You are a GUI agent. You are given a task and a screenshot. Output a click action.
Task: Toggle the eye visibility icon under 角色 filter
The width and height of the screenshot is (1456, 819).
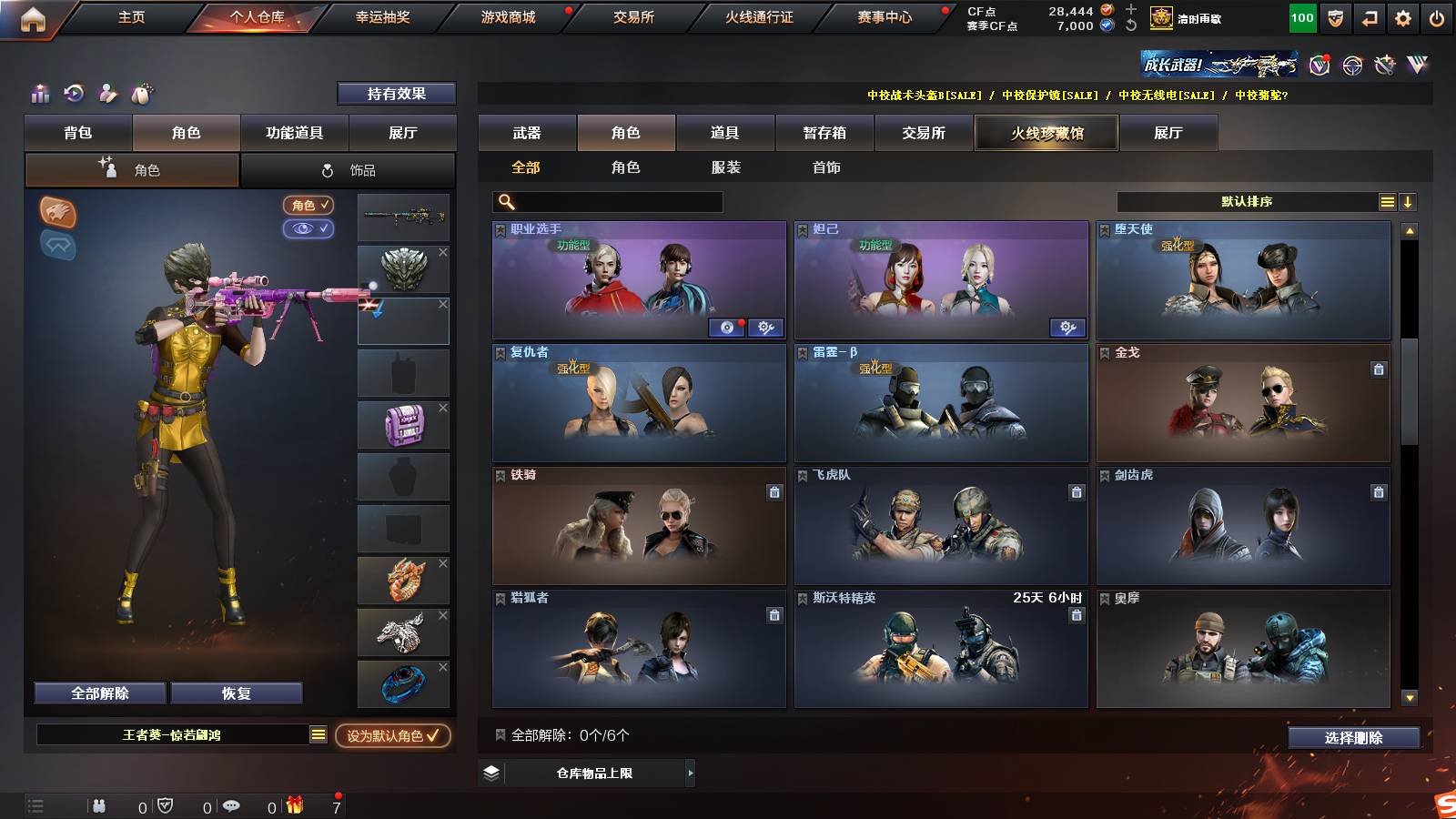(x=308, y=229)
